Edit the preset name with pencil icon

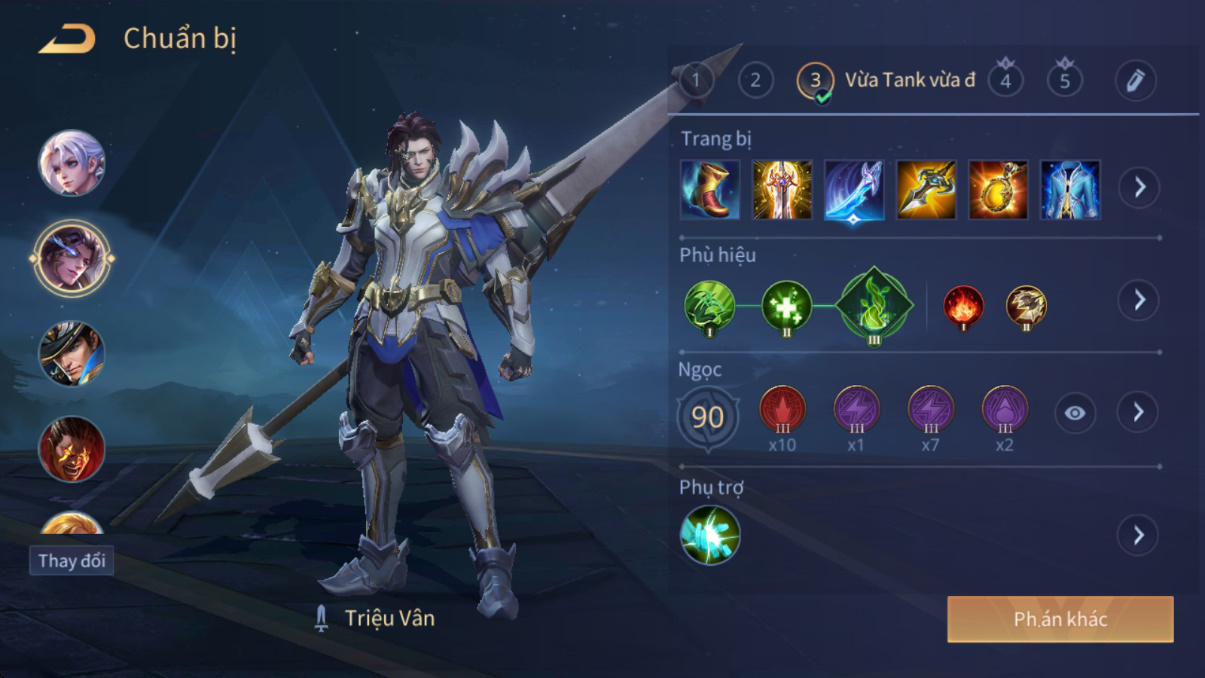pyautogui.click(x=1135, y=81)
